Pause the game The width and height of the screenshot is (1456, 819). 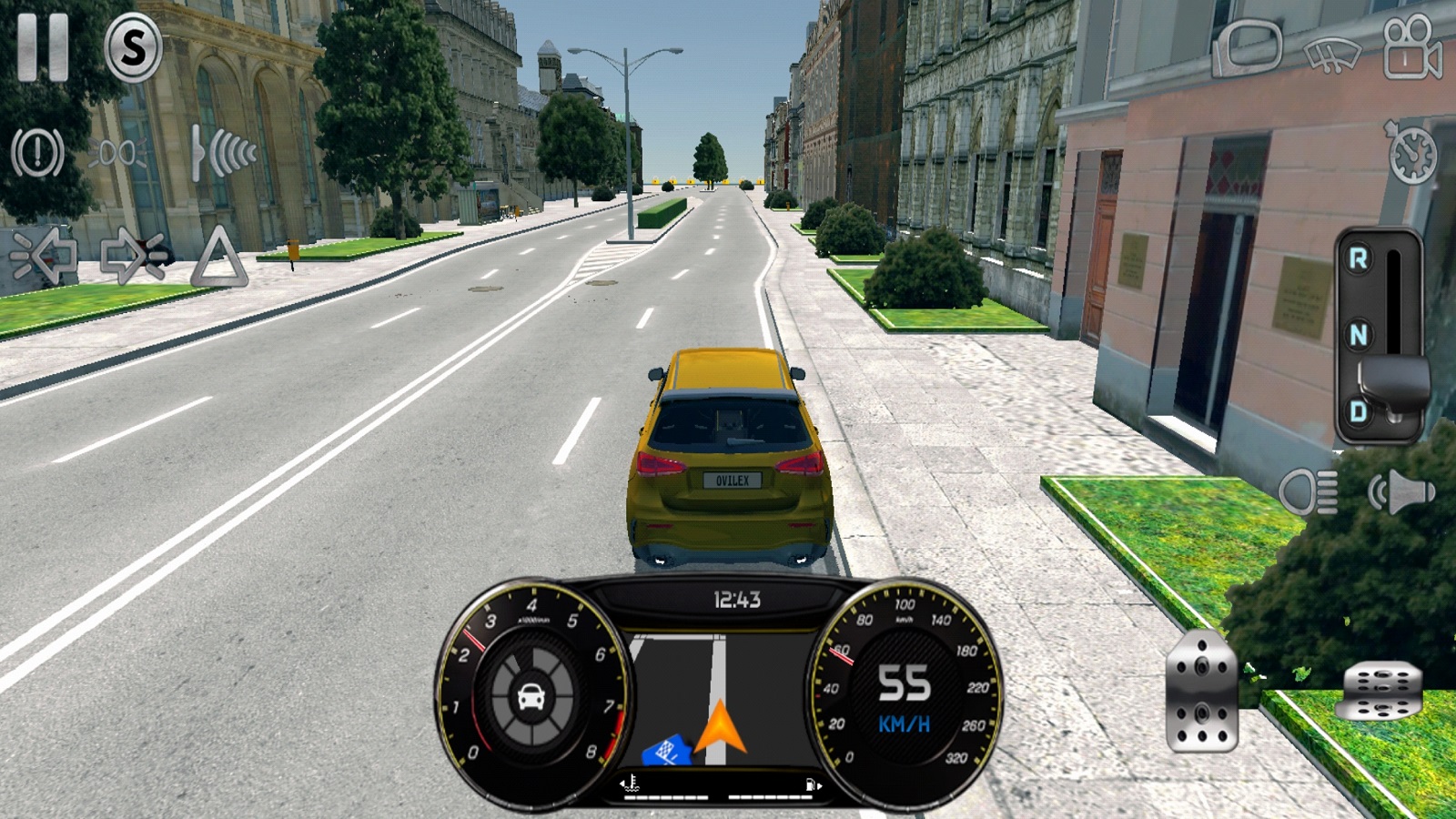pos(43,47)
